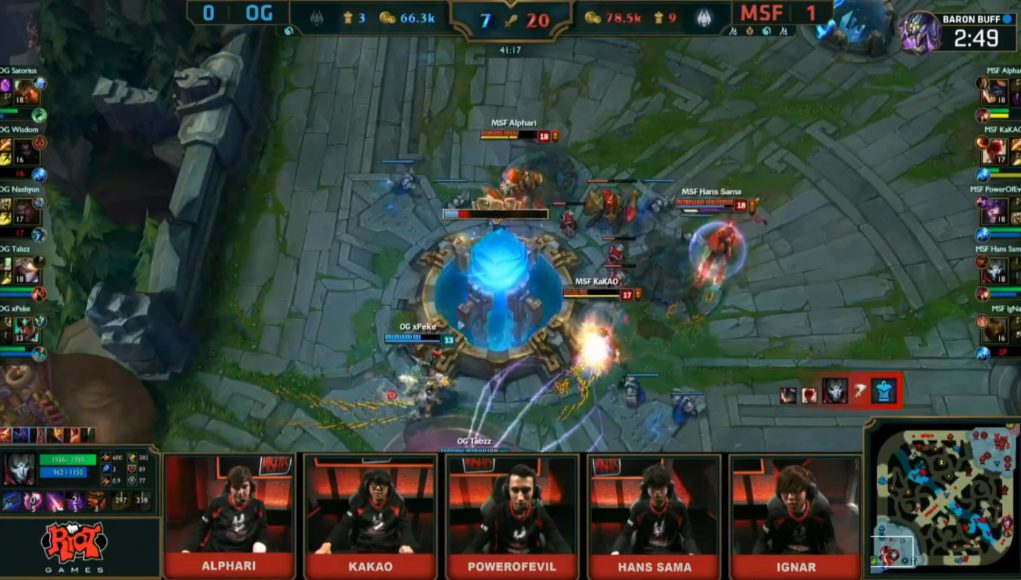Image resolution: width=1021 pixels, height=580 pixels.
Task: Select MSF Hans Sama champion portrait
Action: pyautogui.click(x=996, y=270)
